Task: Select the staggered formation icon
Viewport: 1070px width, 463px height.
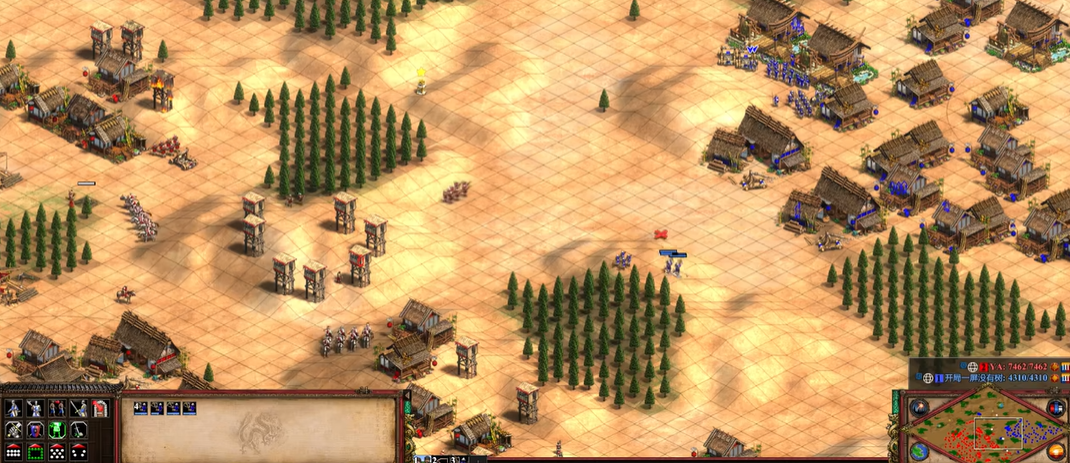Action: (57, 451)
